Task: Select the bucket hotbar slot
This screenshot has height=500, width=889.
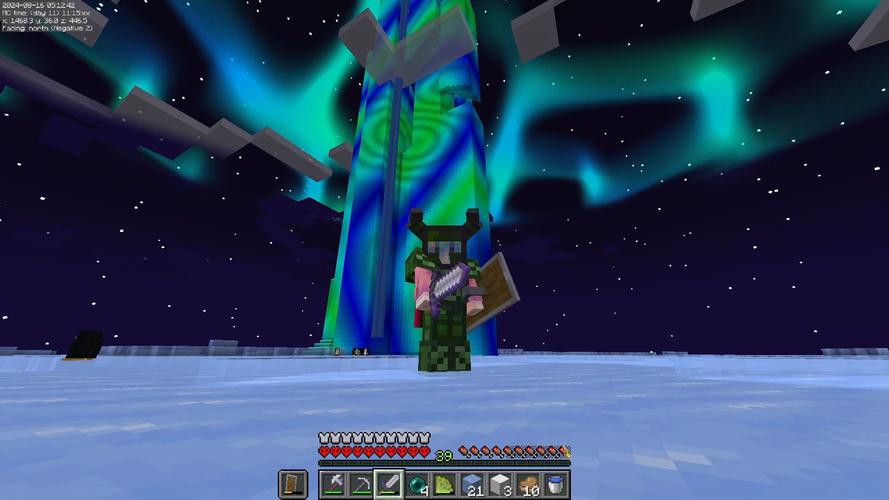Action: coord(556,485)
